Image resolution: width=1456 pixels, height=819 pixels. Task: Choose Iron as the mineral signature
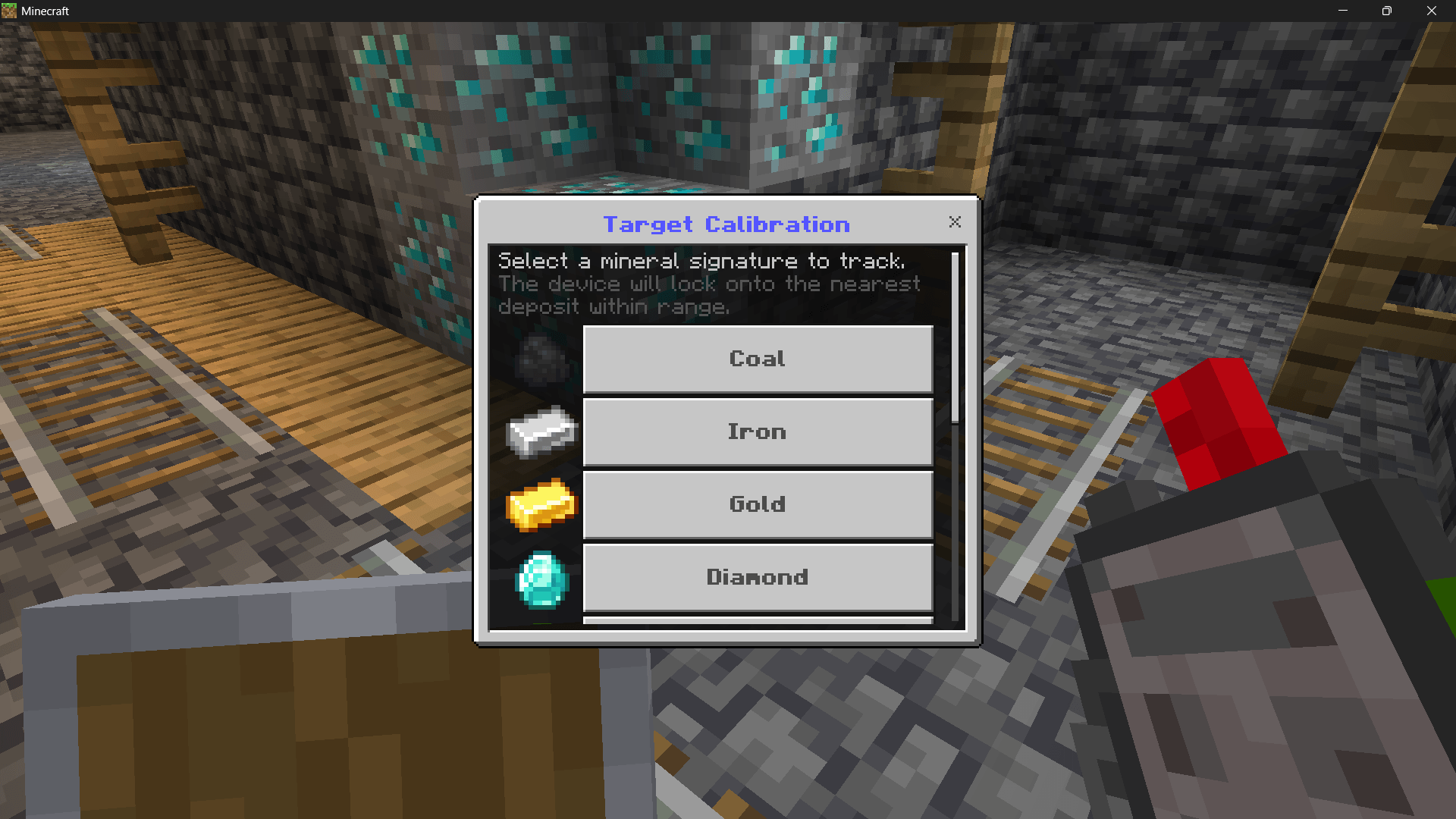tap(757, 431)
